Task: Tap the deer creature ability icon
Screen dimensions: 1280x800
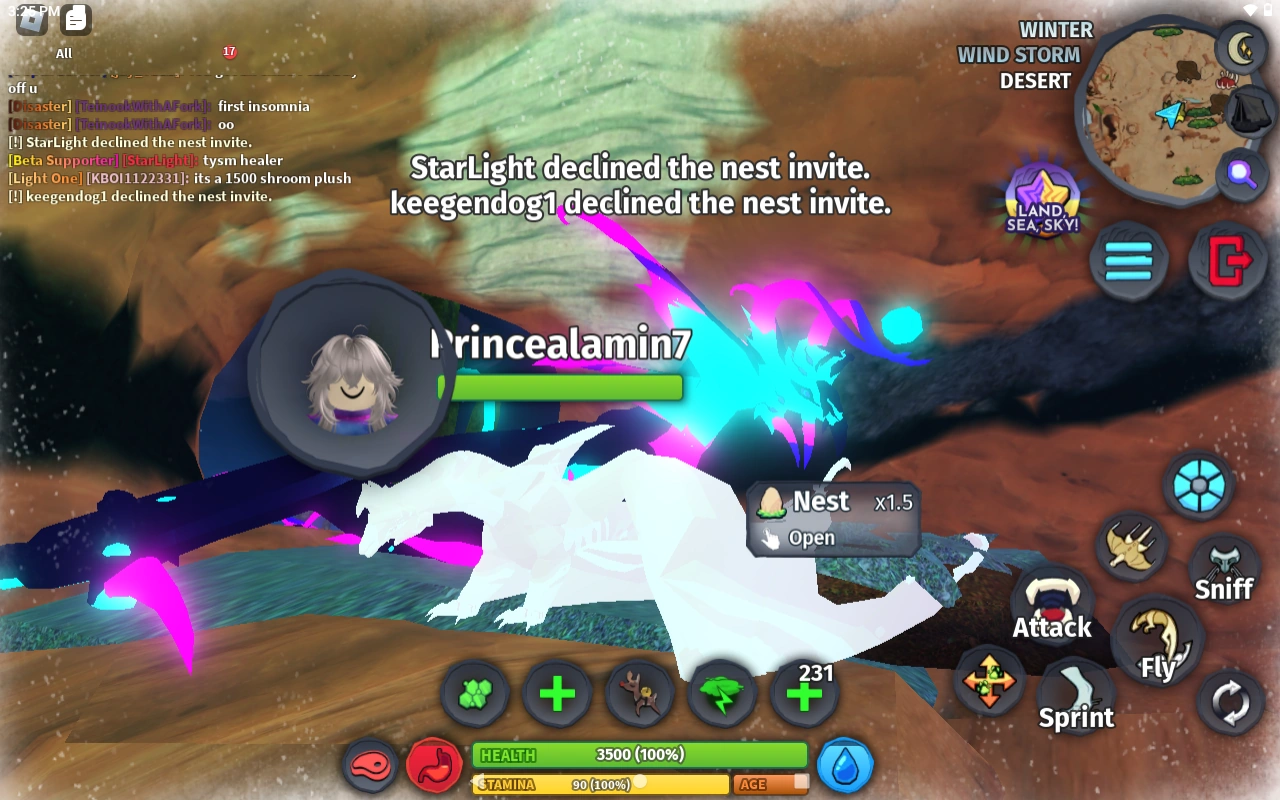Action: pyautogui.click(x=639, y=693)
